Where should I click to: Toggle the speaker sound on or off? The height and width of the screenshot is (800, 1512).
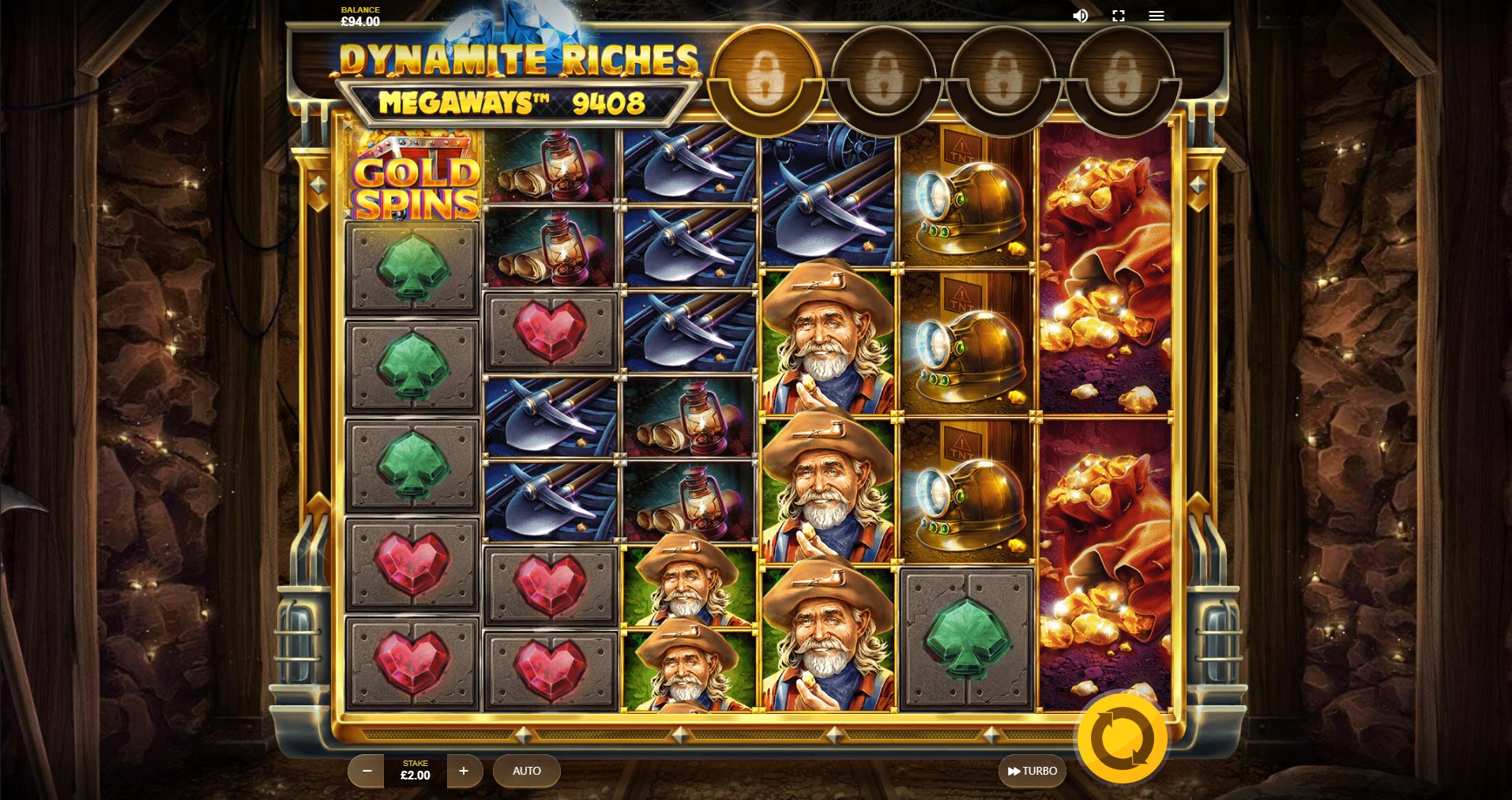pos(1081,15)
